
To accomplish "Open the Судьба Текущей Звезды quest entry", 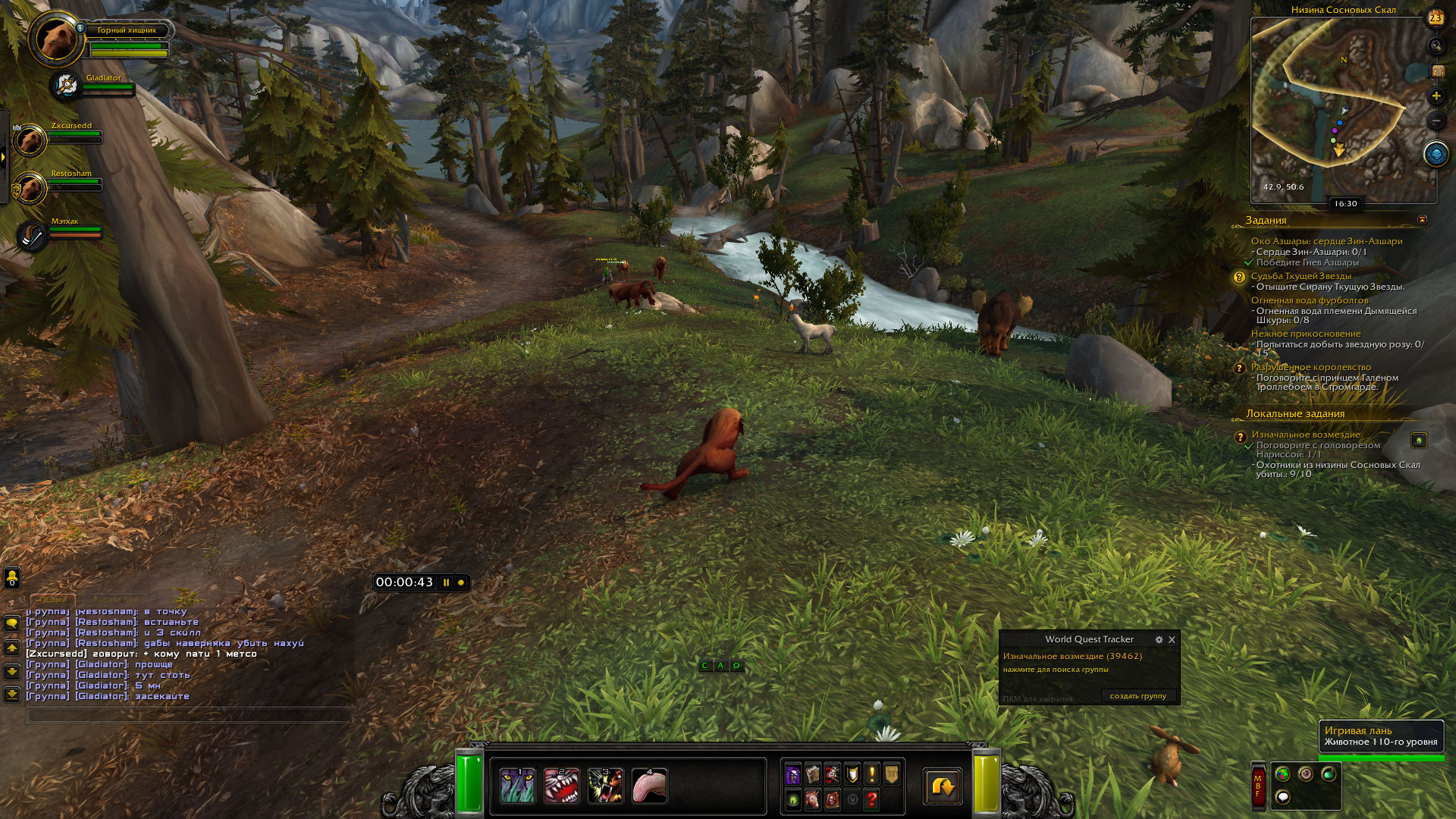I will (1301, 276).
